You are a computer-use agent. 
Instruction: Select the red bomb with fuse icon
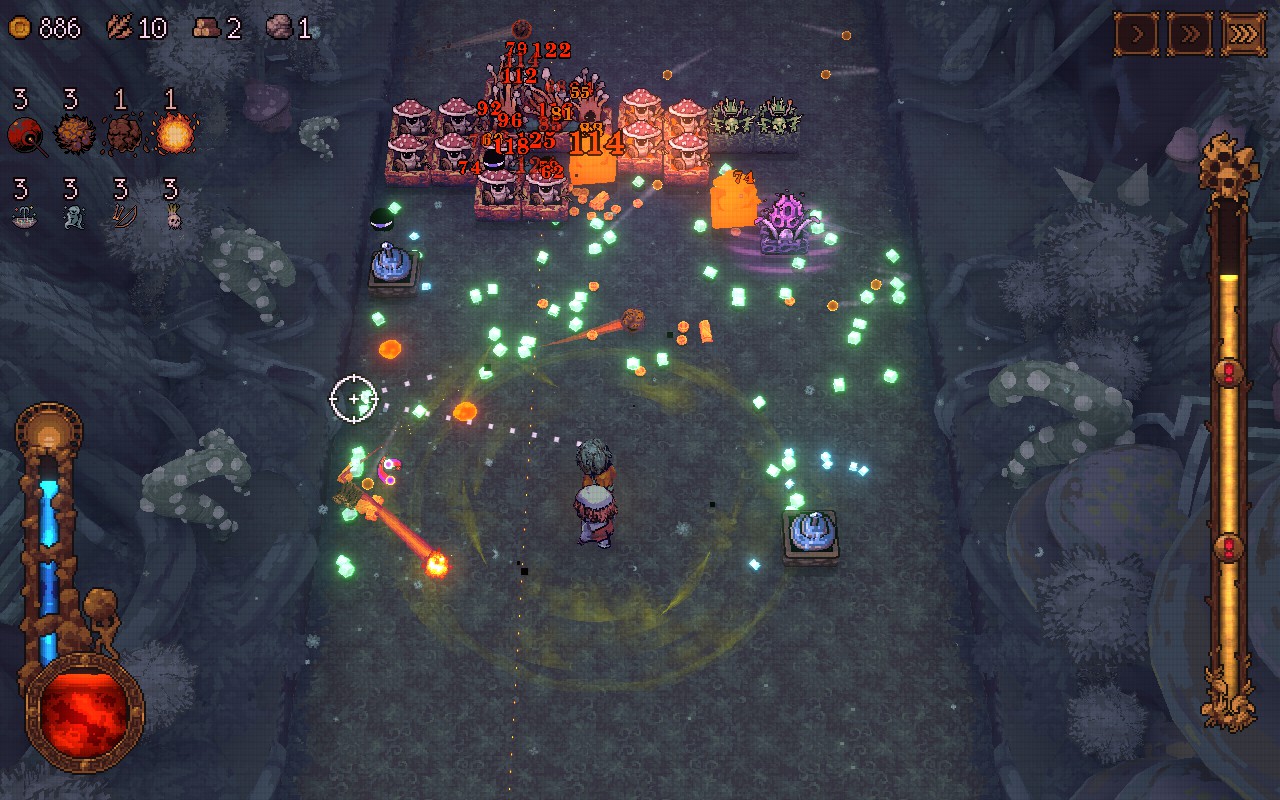coord(25,134)
